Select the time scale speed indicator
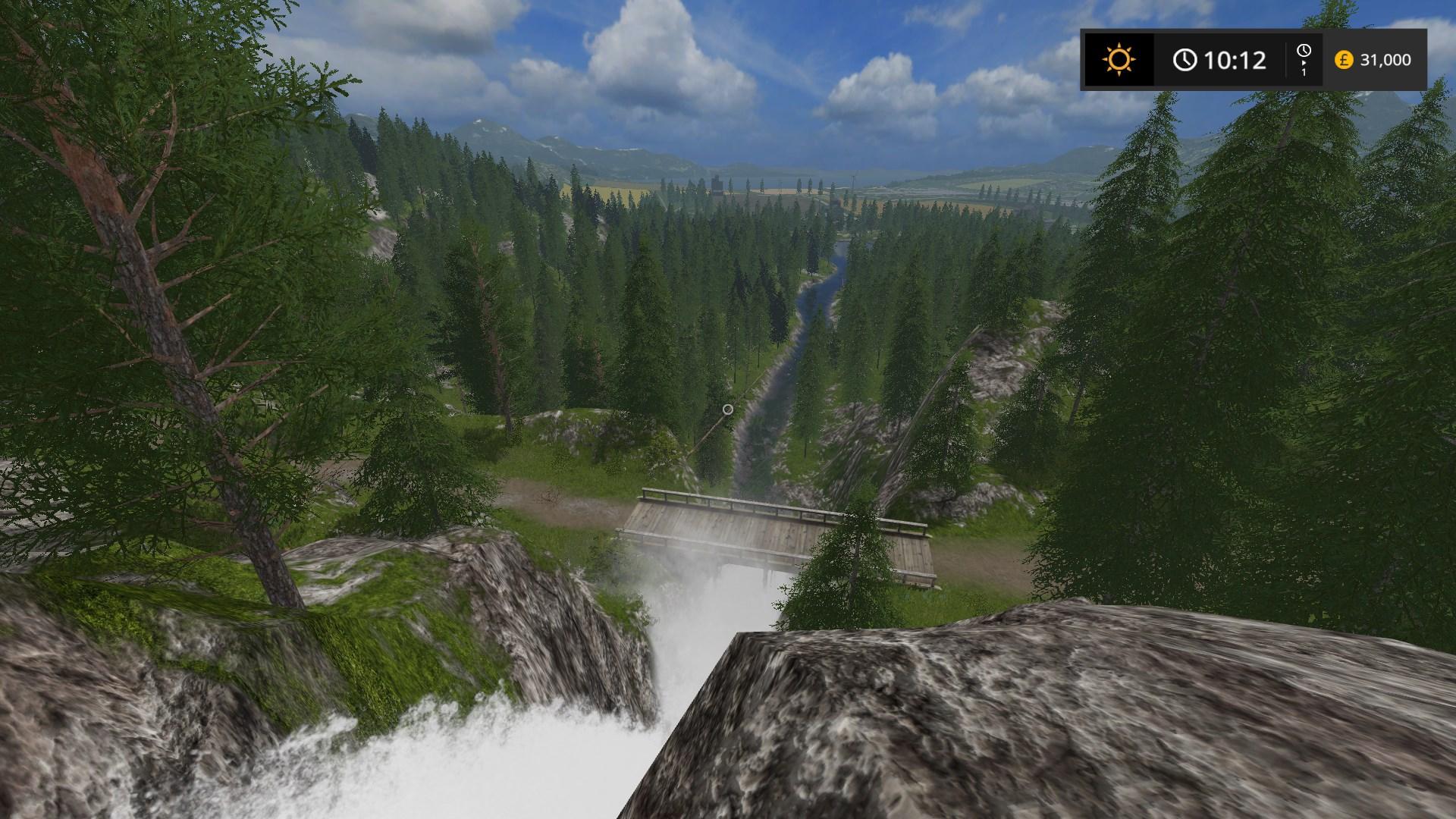This screenshot has width=1456, height=819. pyautogui.click(x=1304, y=60)
